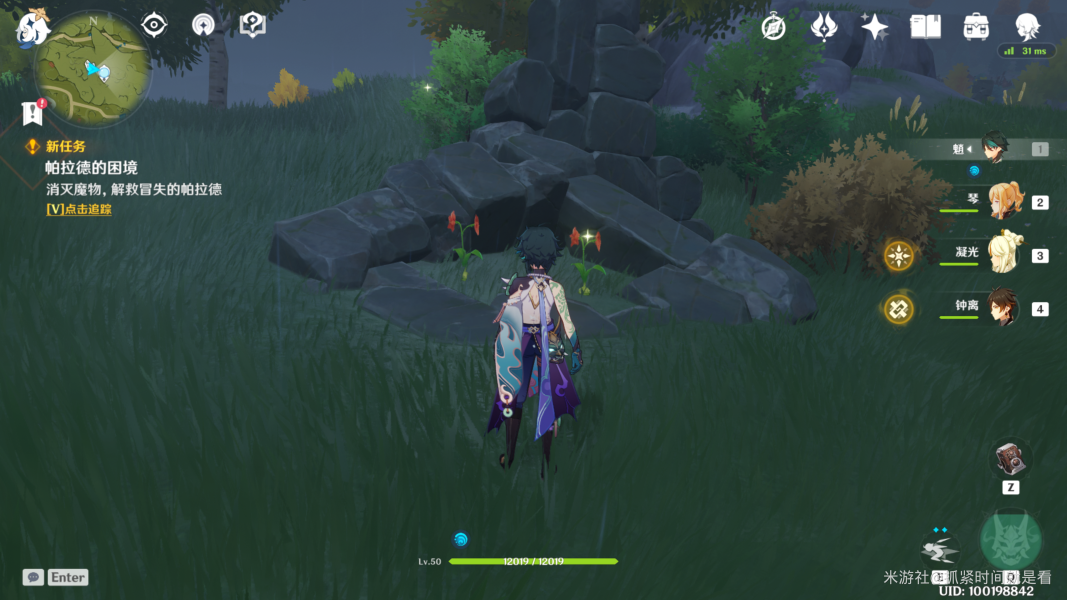Switch to party member 凝光
The width and height of the screenshot is (1067, 600).
click(x=1003, y=254)
